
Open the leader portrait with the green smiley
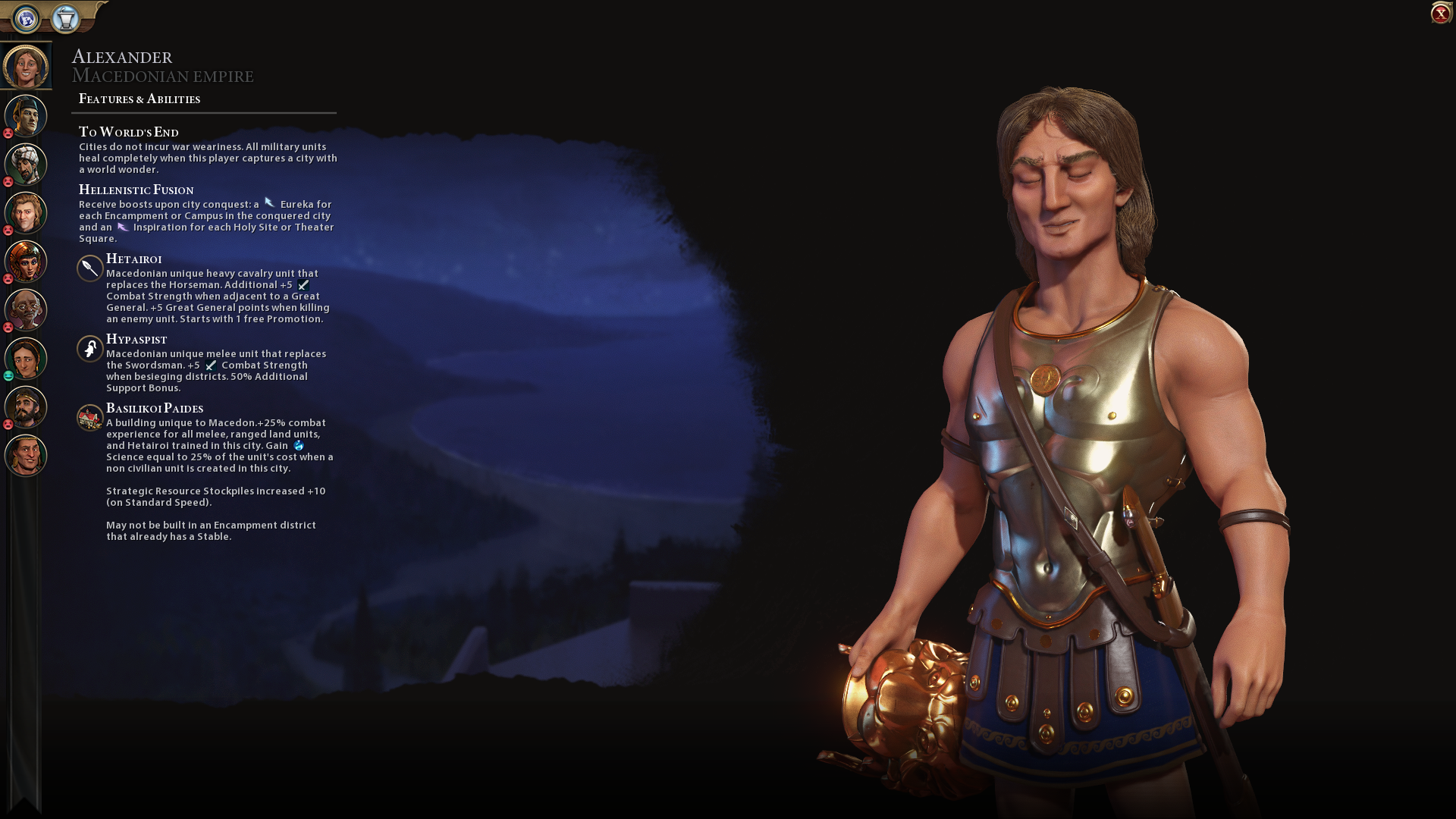[26, 359]
